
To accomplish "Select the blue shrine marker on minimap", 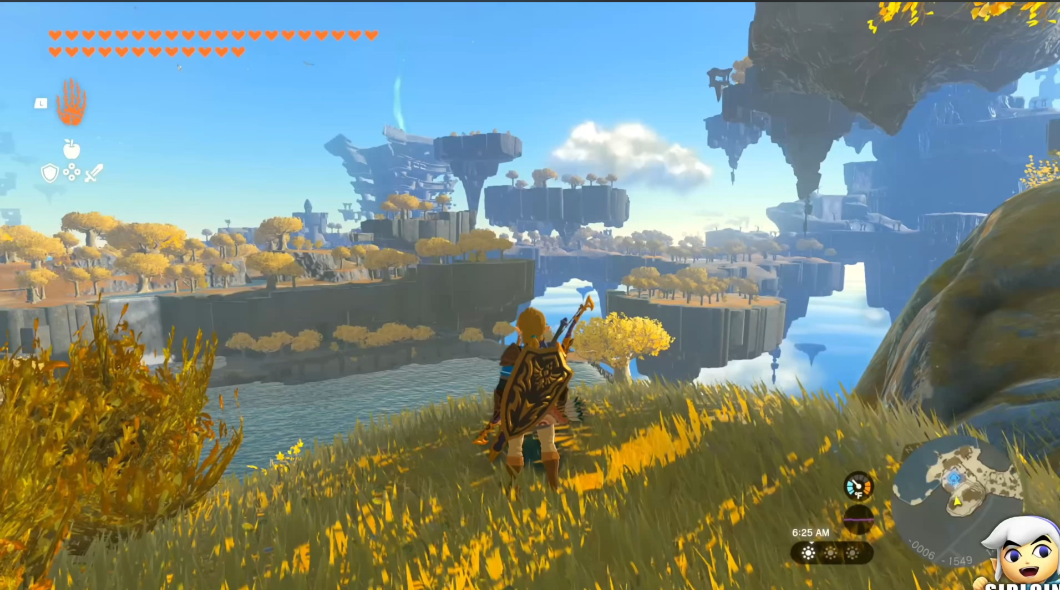I will (x=954, y=479).
